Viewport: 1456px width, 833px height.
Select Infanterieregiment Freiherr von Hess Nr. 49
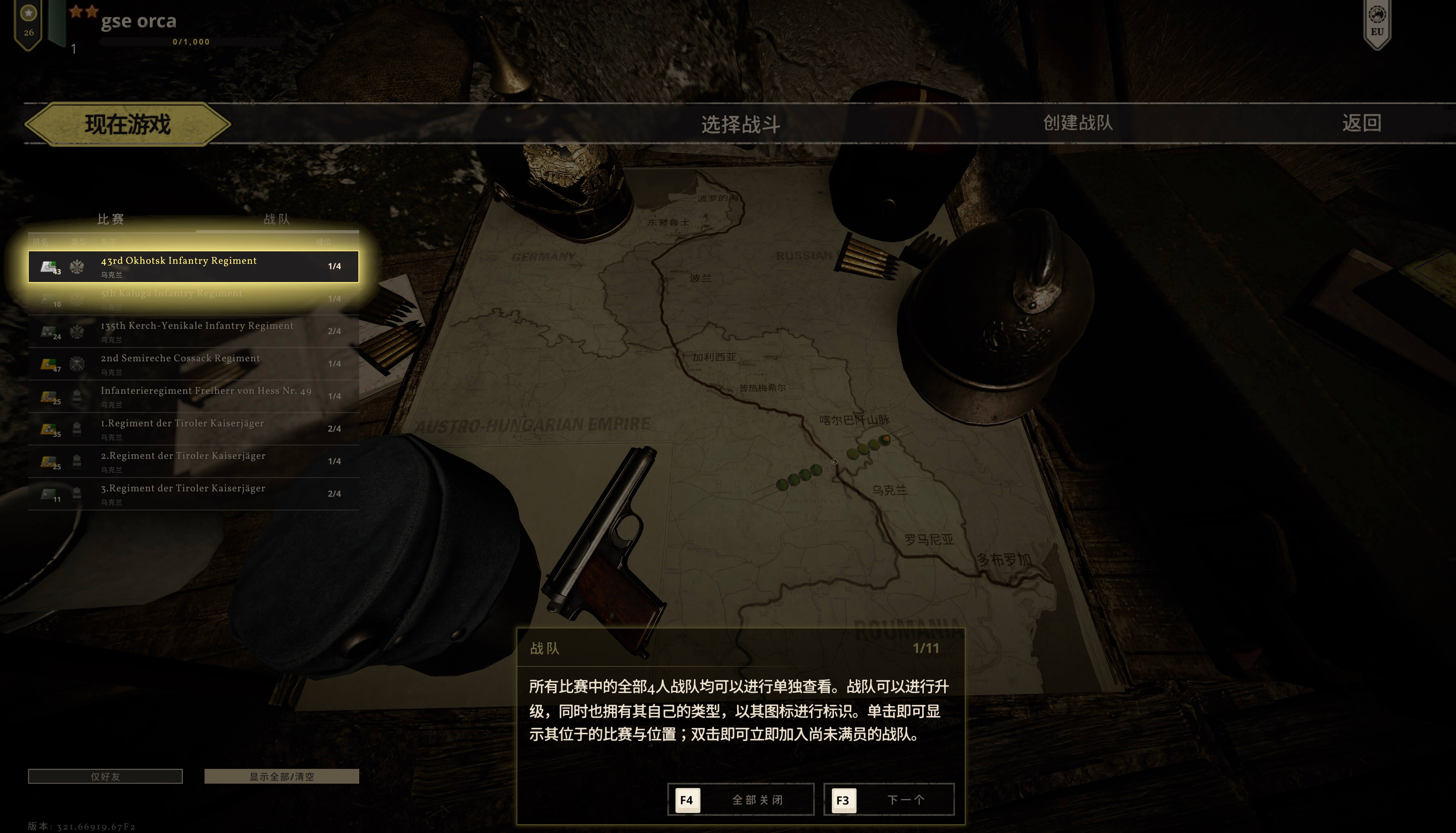pyautogui.click(x=193, y=396)
